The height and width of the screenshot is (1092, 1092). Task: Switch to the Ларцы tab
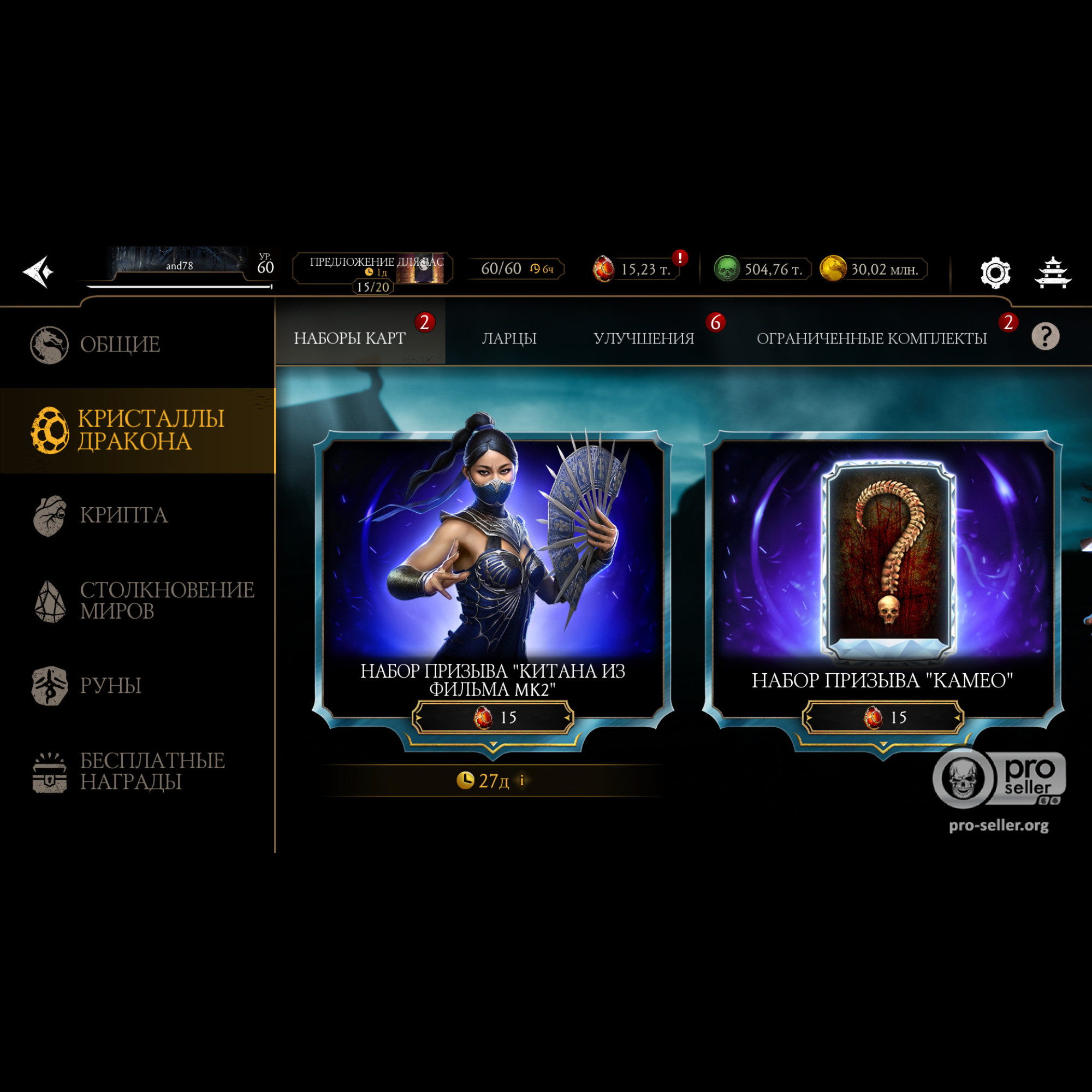pos(509,338)
